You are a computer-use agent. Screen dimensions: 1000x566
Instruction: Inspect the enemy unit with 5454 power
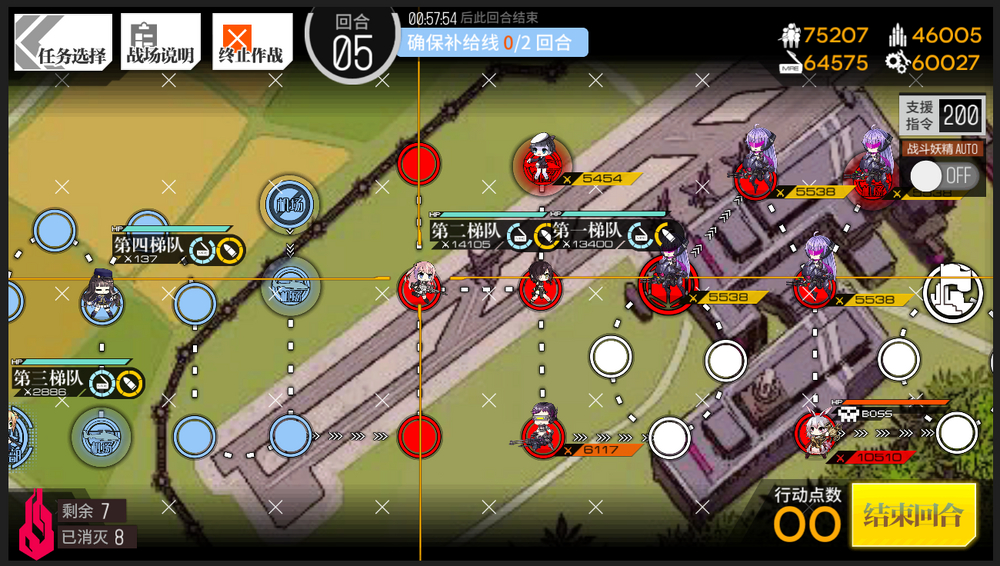click(540, 162)
